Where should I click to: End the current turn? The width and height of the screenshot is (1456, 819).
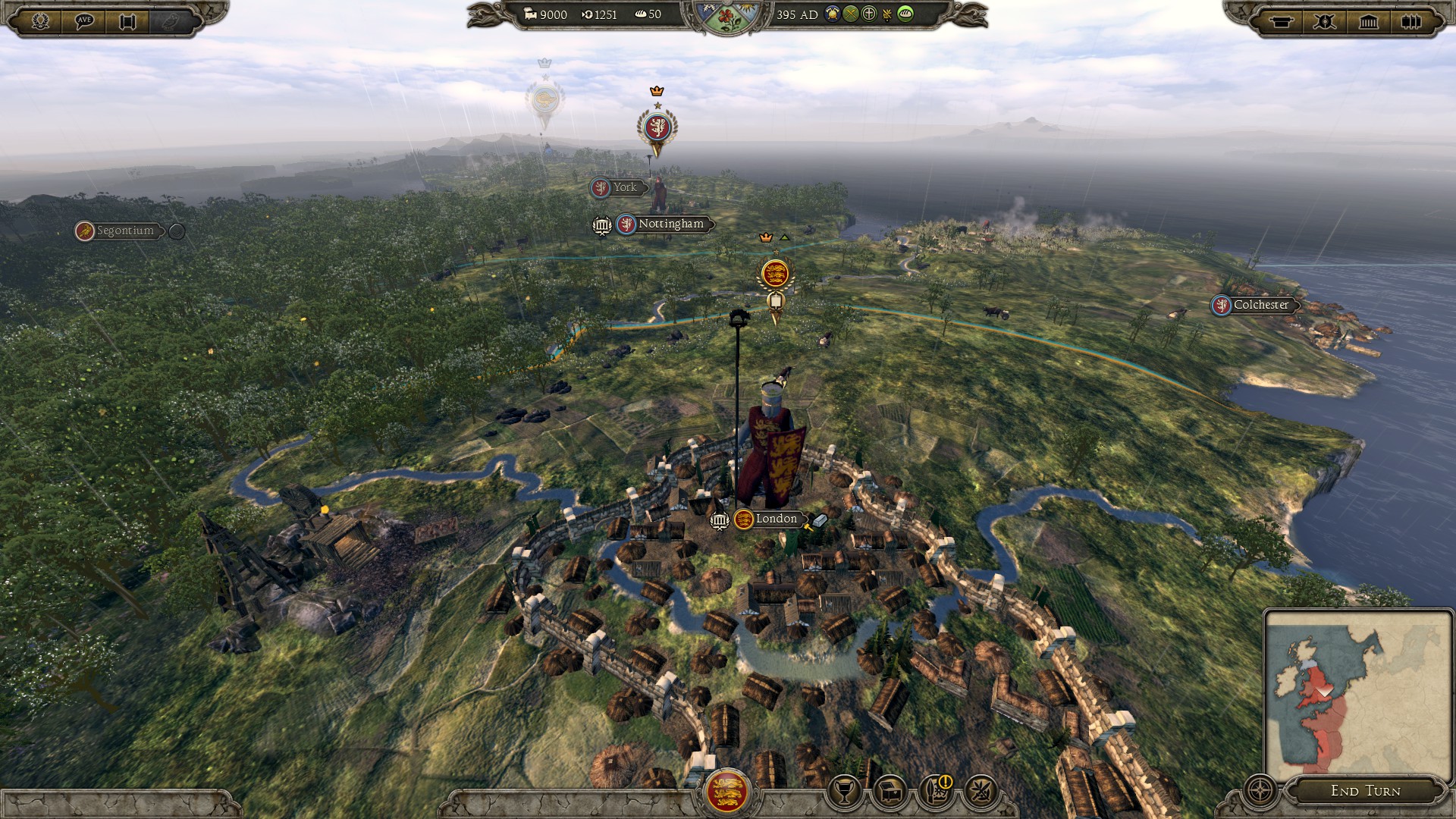click(x=1365, y=791)
